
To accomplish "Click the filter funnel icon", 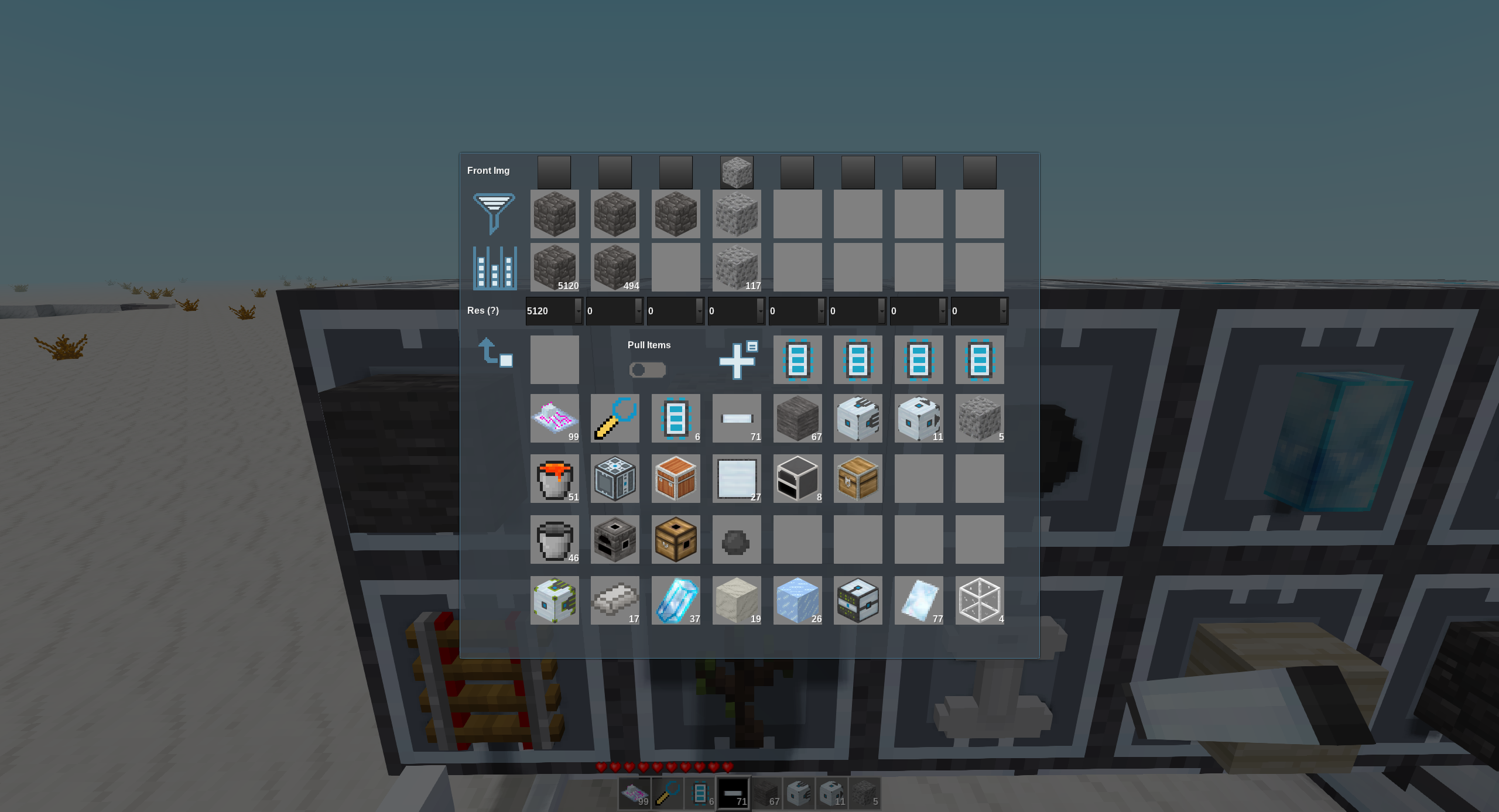I will tap(494, 213).
